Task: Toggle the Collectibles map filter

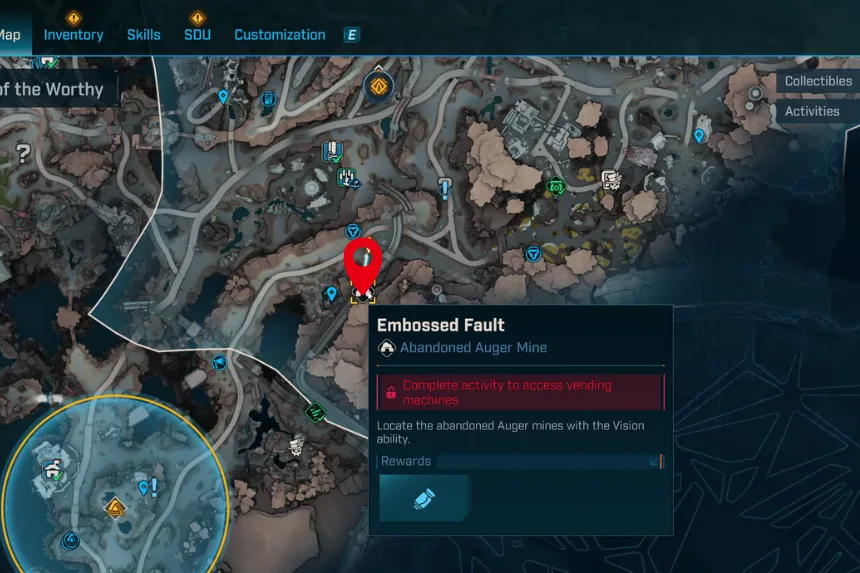Action: [817, 81]
